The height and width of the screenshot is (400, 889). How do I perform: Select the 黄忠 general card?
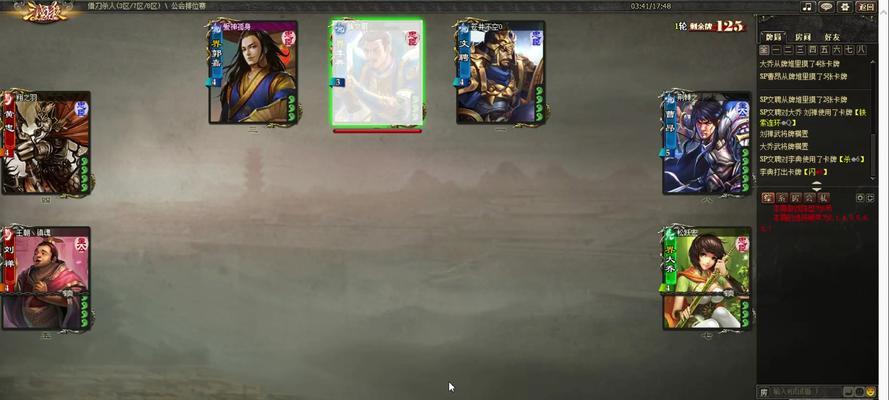click(45, 143)
